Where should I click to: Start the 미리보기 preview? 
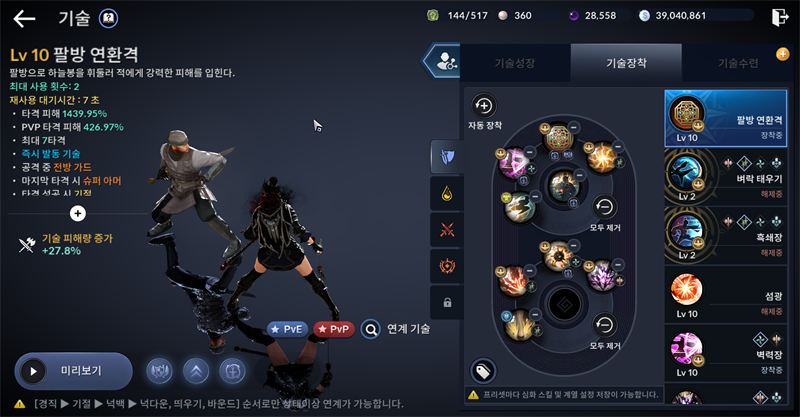coord(74,371)
